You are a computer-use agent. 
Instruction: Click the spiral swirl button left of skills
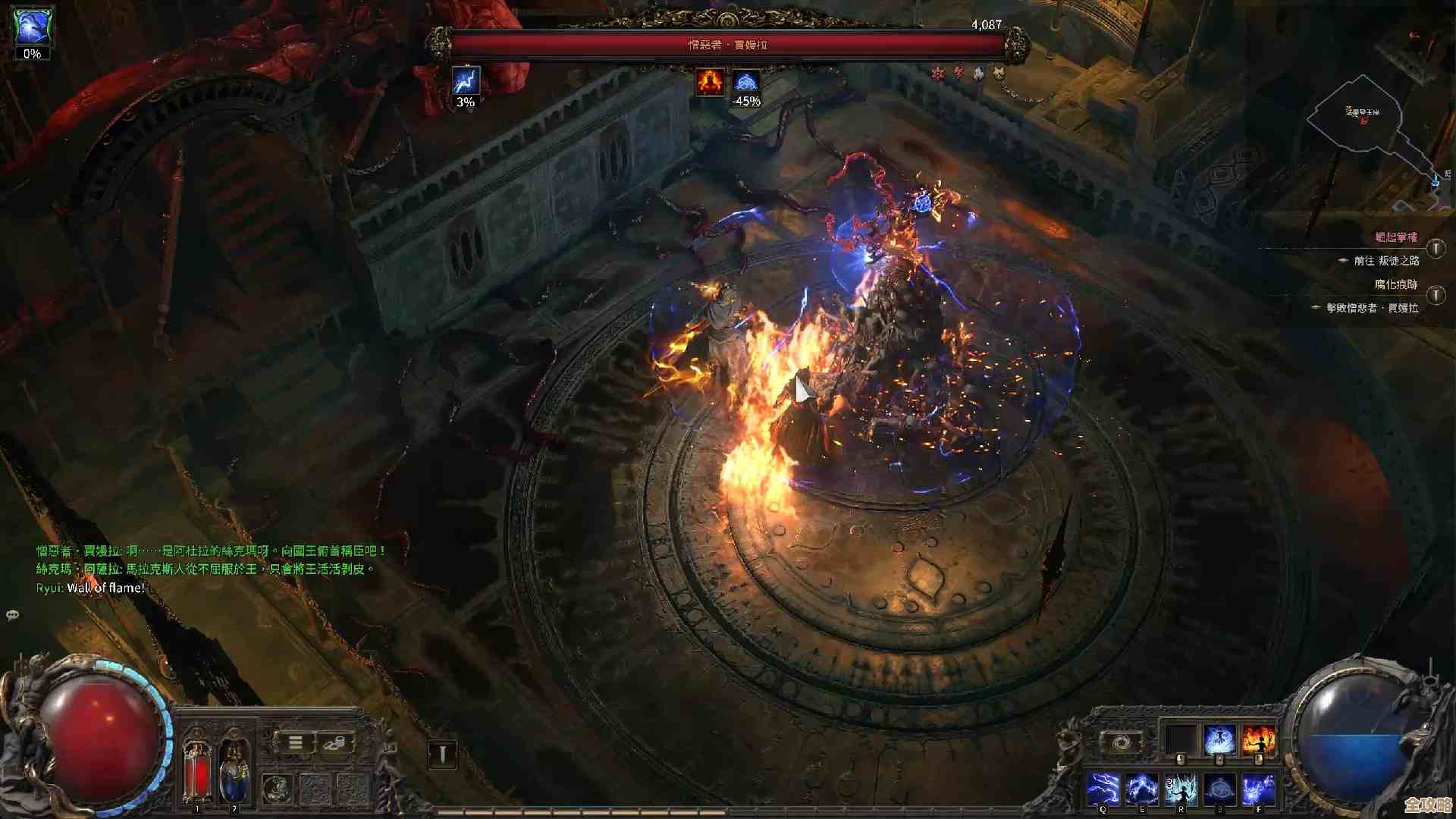pyautogui.click(x=1121, y=742)
